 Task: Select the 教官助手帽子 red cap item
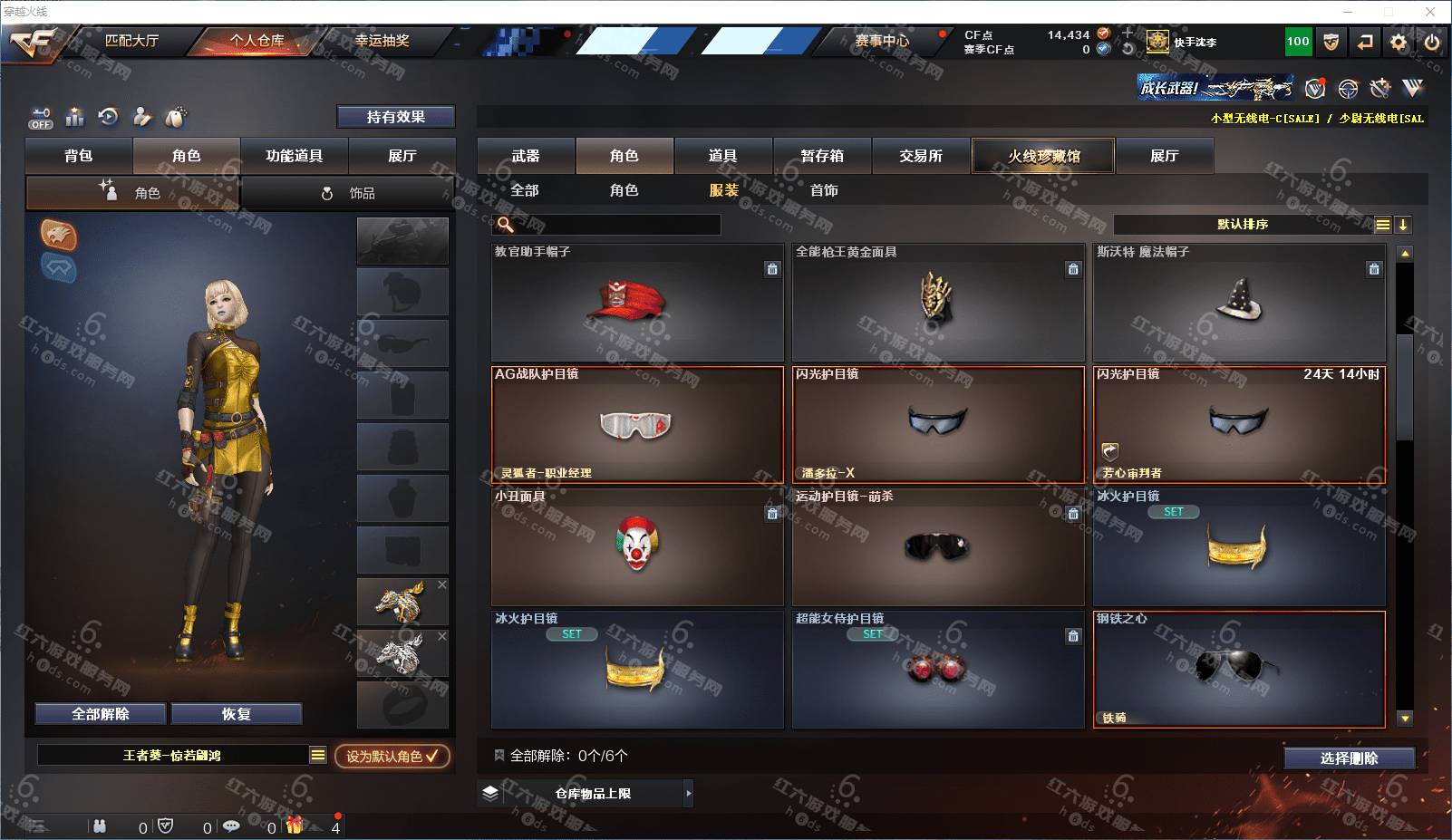(x=636, y=303)
